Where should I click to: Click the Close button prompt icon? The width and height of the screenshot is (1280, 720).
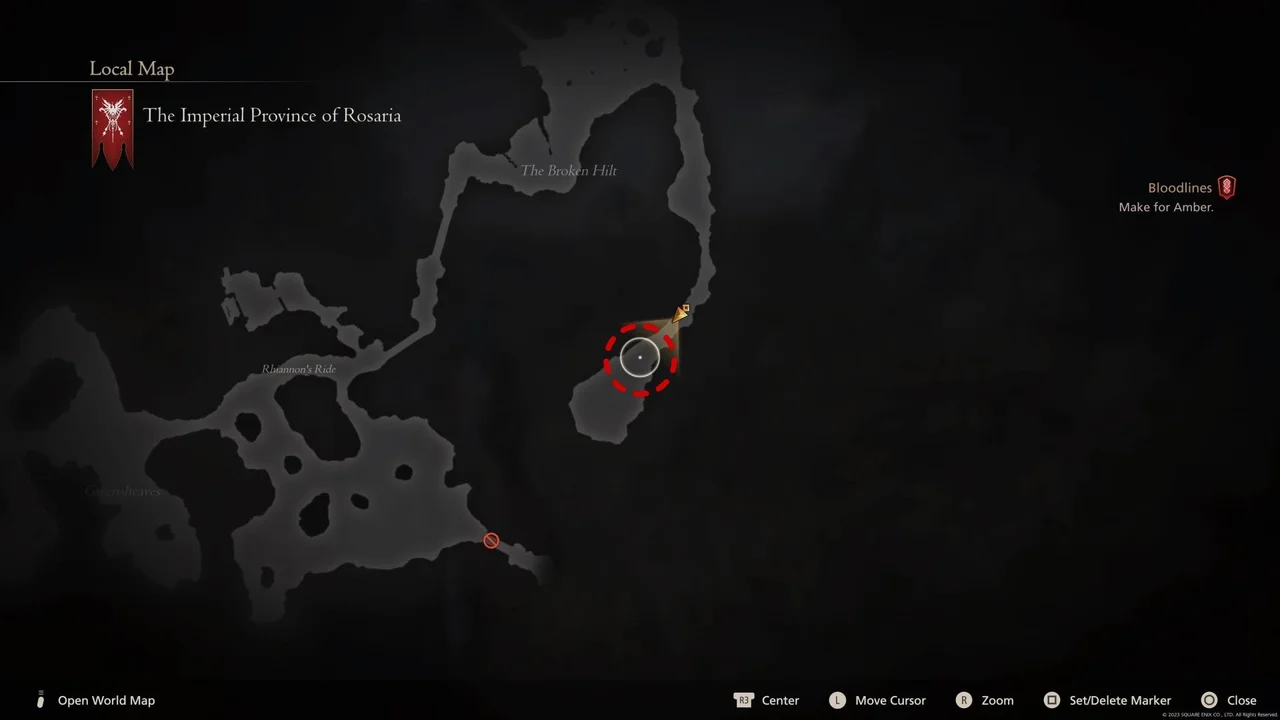[x=1209, y=700]
